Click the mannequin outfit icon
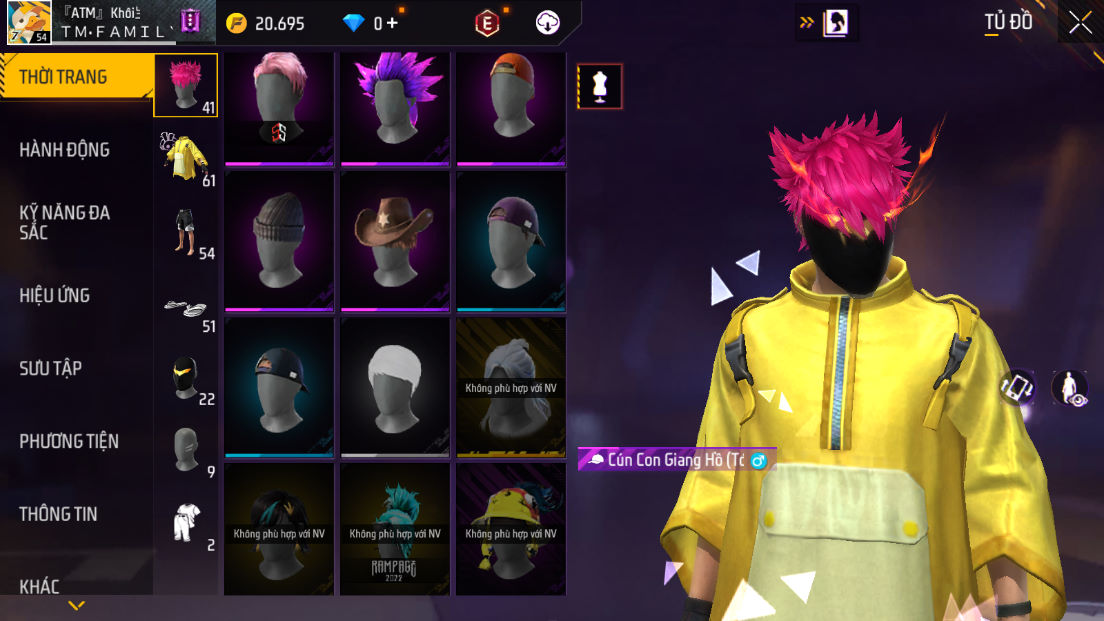Image resolution: width=1104 pixels, height=621 pixels. pos(600,87)
